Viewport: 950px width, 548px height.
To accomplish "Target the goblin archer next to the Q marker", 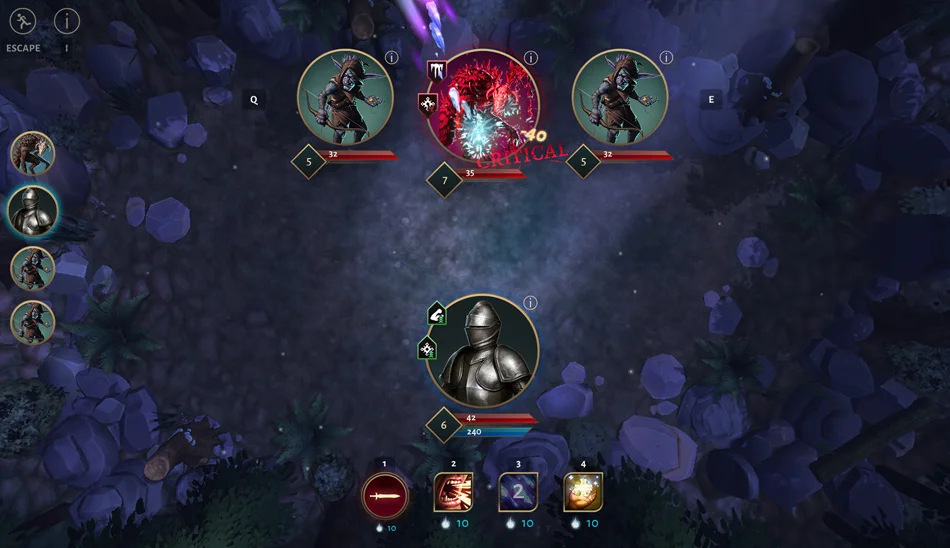I will tap(345, 98).
